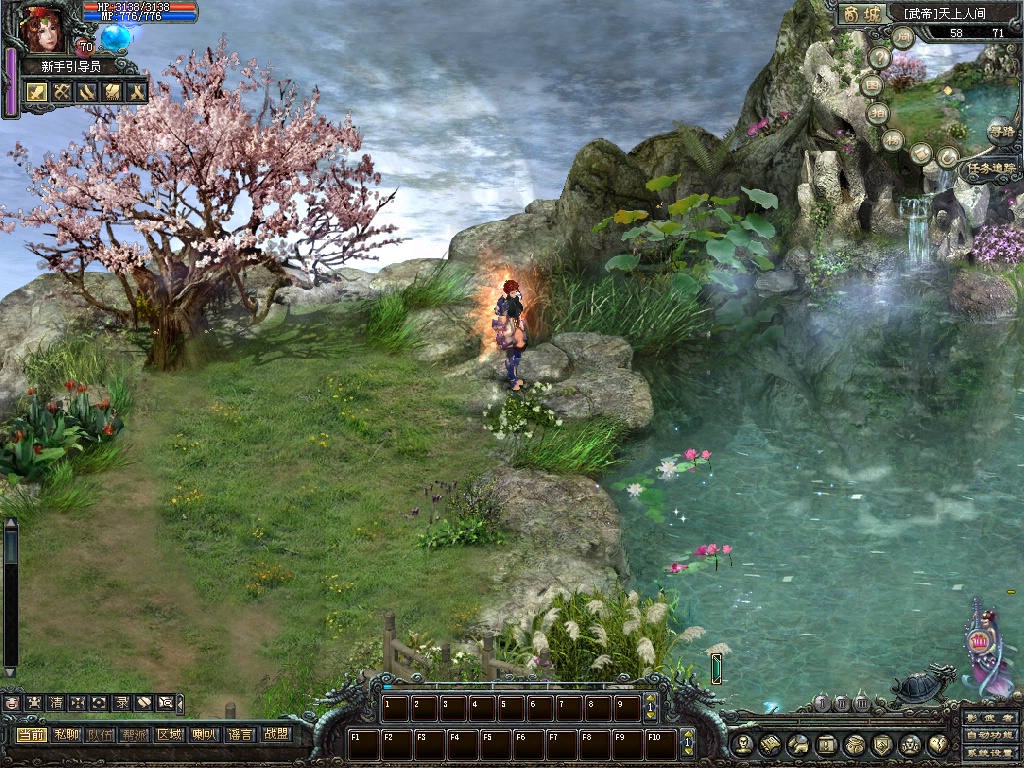Switch to the 私聊 private chat tab
The height and width of the screenshot is (768, 1024).
coord(66,734)
